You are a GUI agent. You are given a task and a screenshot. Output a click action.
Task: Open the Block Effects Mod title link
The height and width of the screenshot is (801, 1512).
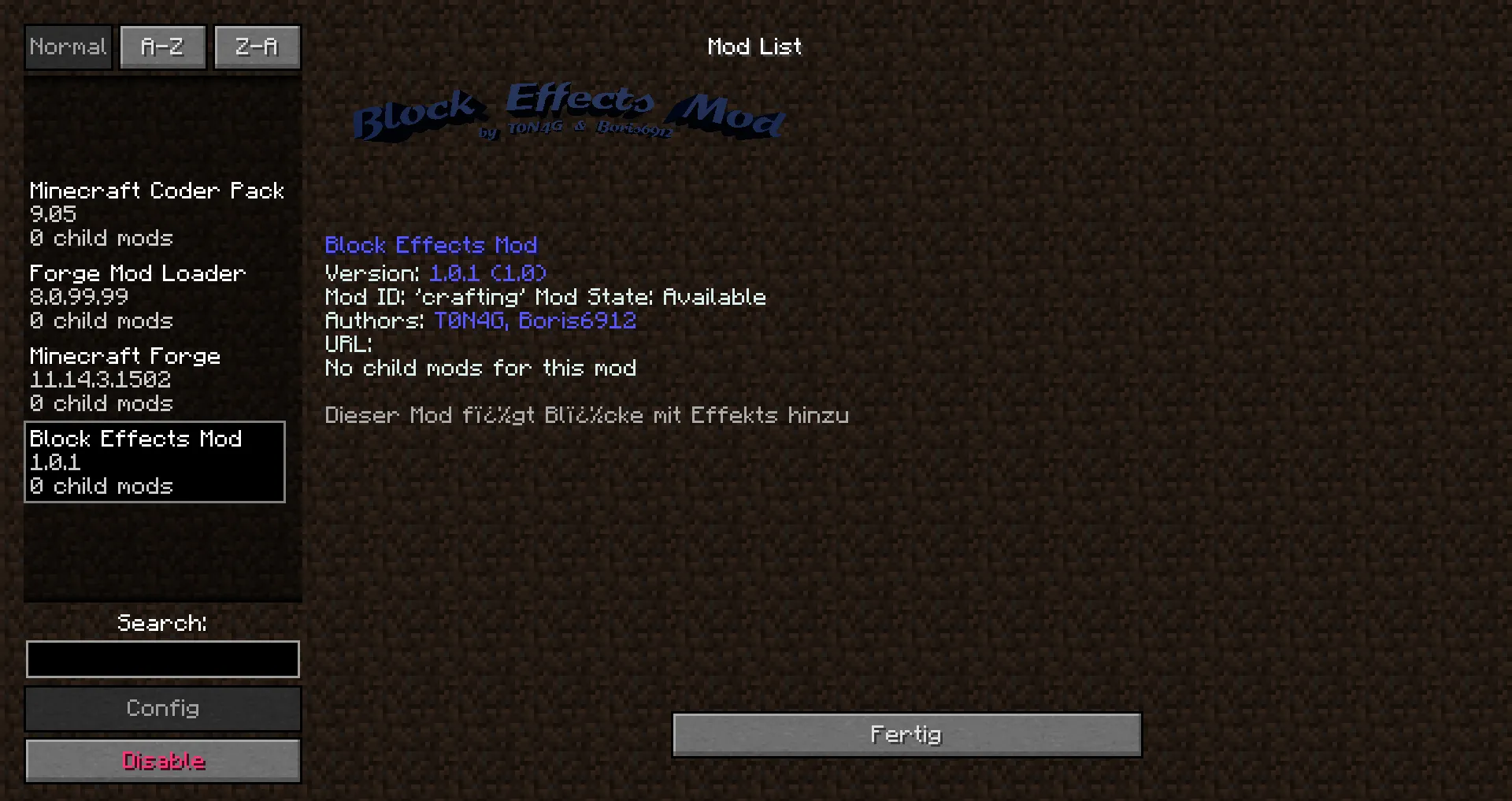click(x=432, y=245)
